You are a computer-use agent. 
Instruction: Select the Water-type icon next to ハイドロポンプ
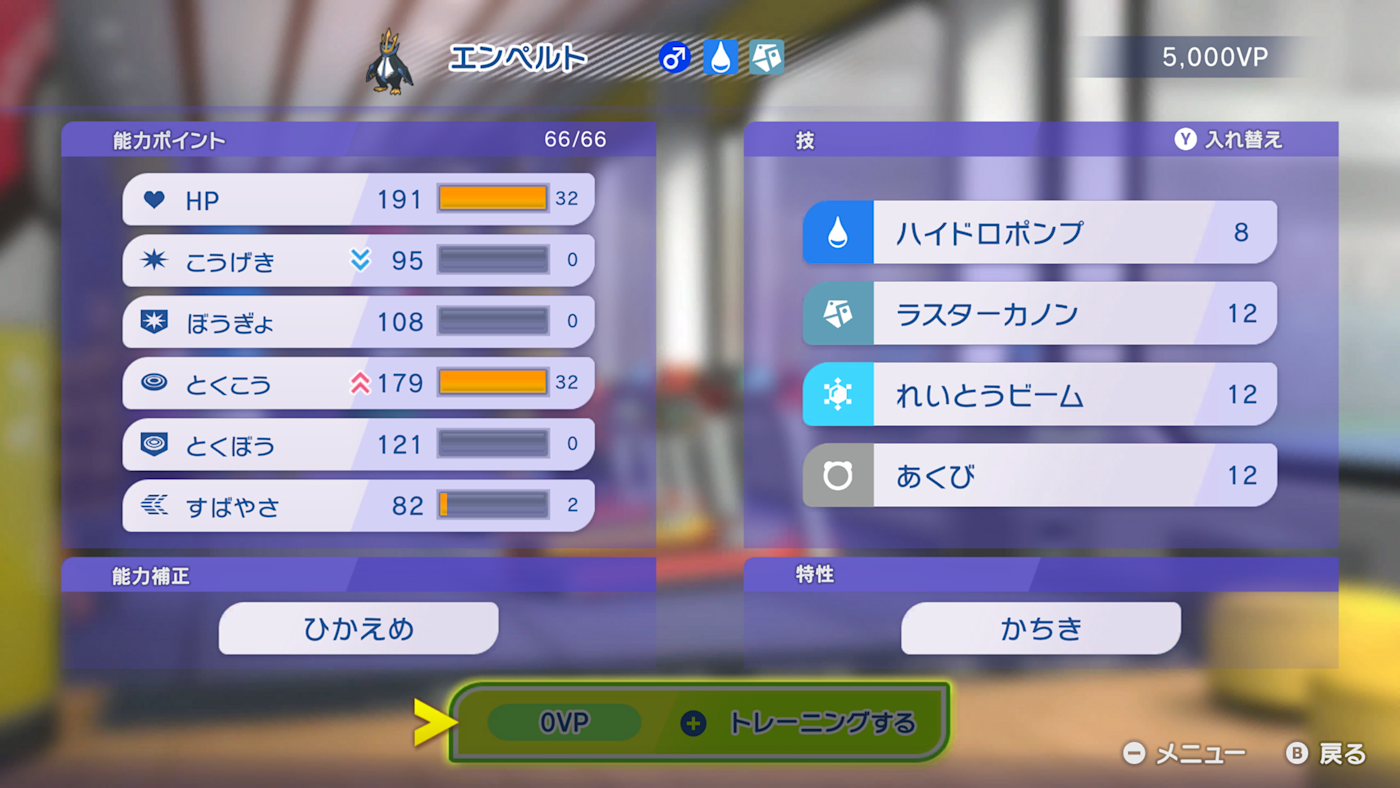[837, 232]
